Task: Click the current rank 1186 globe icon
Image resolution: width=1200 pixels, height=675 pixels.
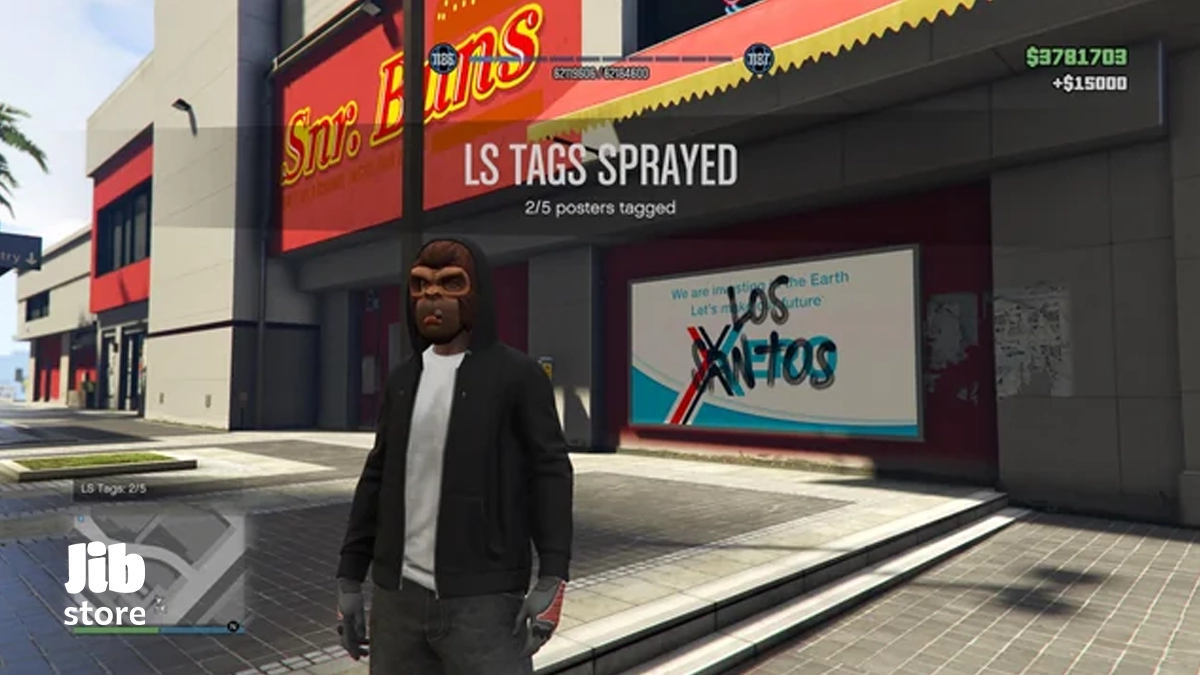Action: [443, 59]
